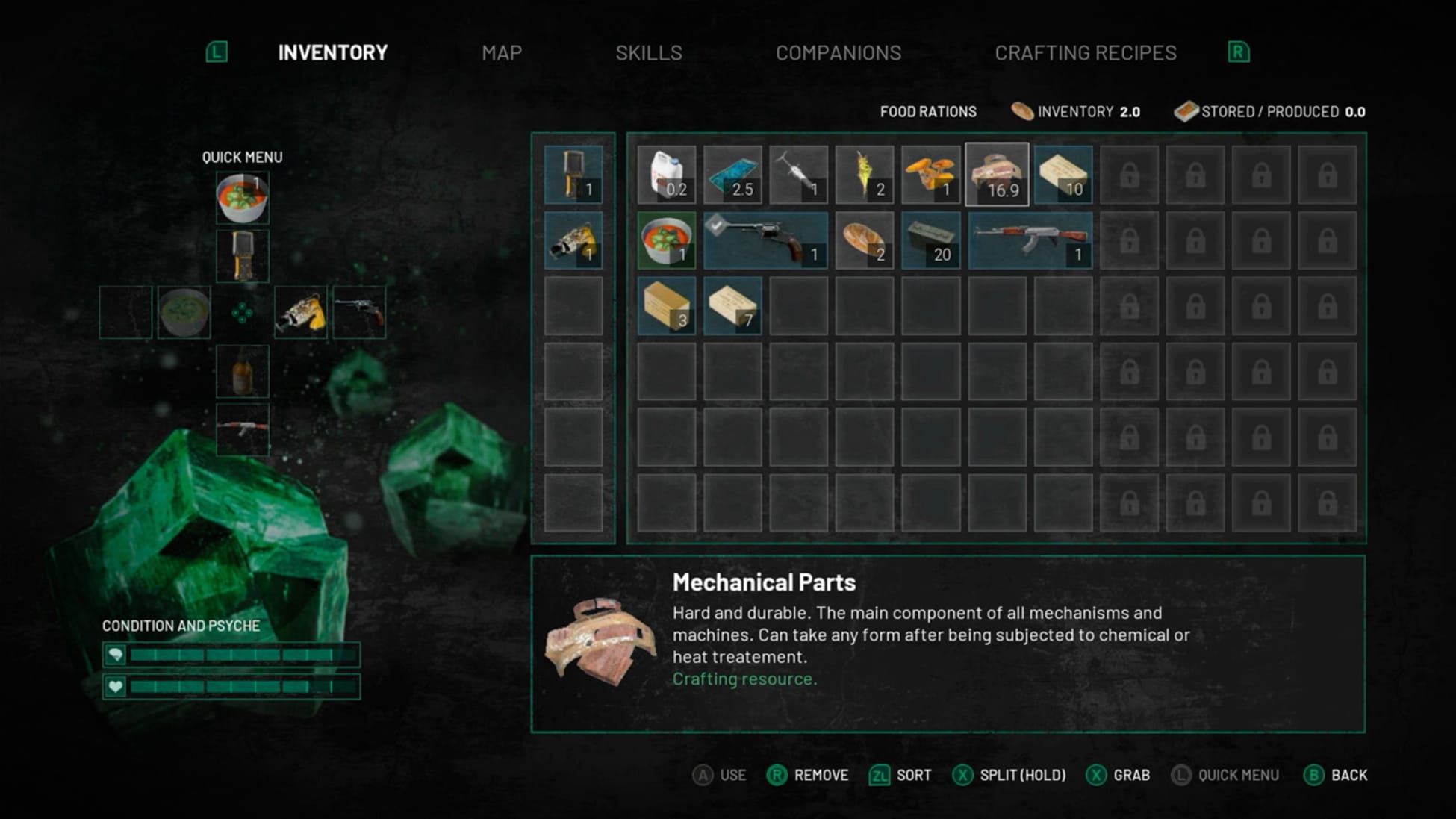Screen dimensions: 1456x819
Task: Select the water canister item
Action: [667, 175]
